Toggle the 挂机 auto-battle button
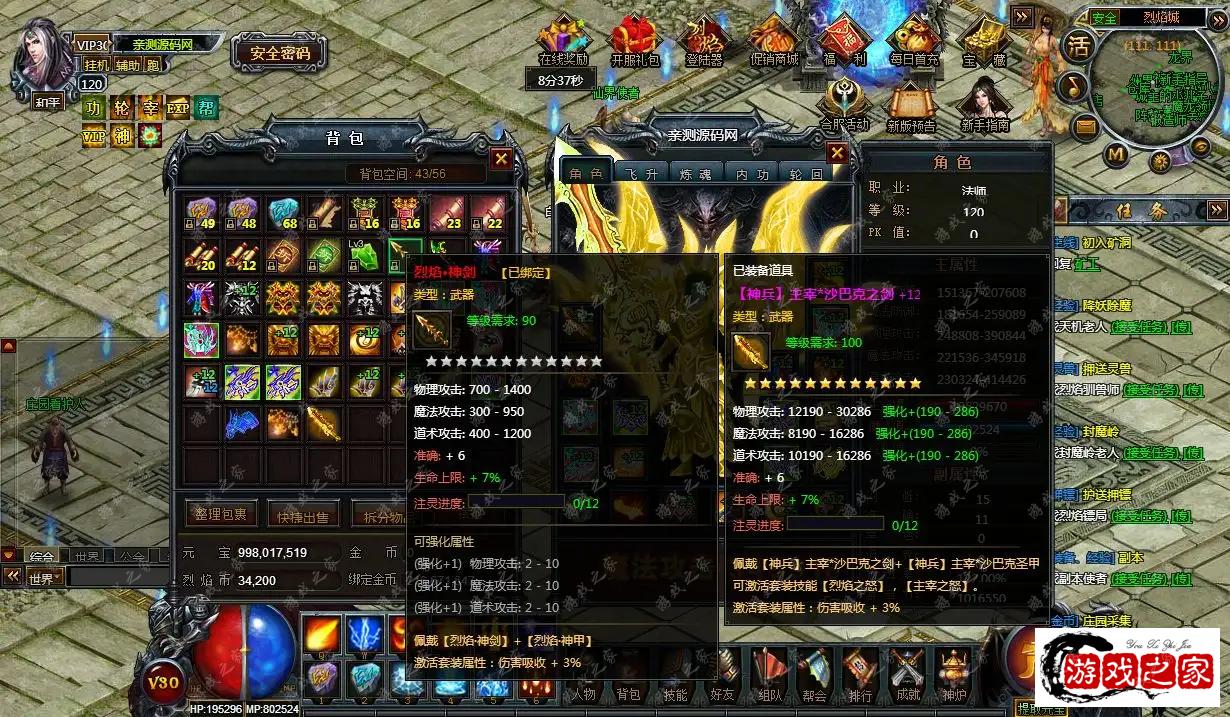1230x717 pixels. (97, 65)
